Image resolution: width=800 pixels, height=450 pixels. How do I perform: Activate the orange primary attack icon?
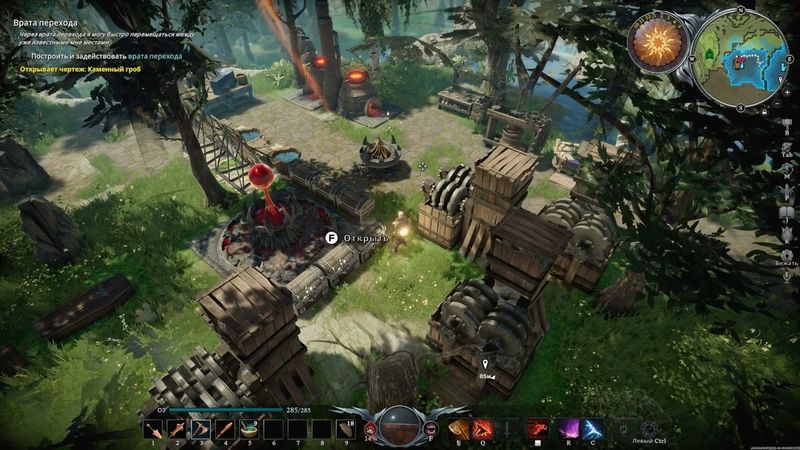click(459, 428)
